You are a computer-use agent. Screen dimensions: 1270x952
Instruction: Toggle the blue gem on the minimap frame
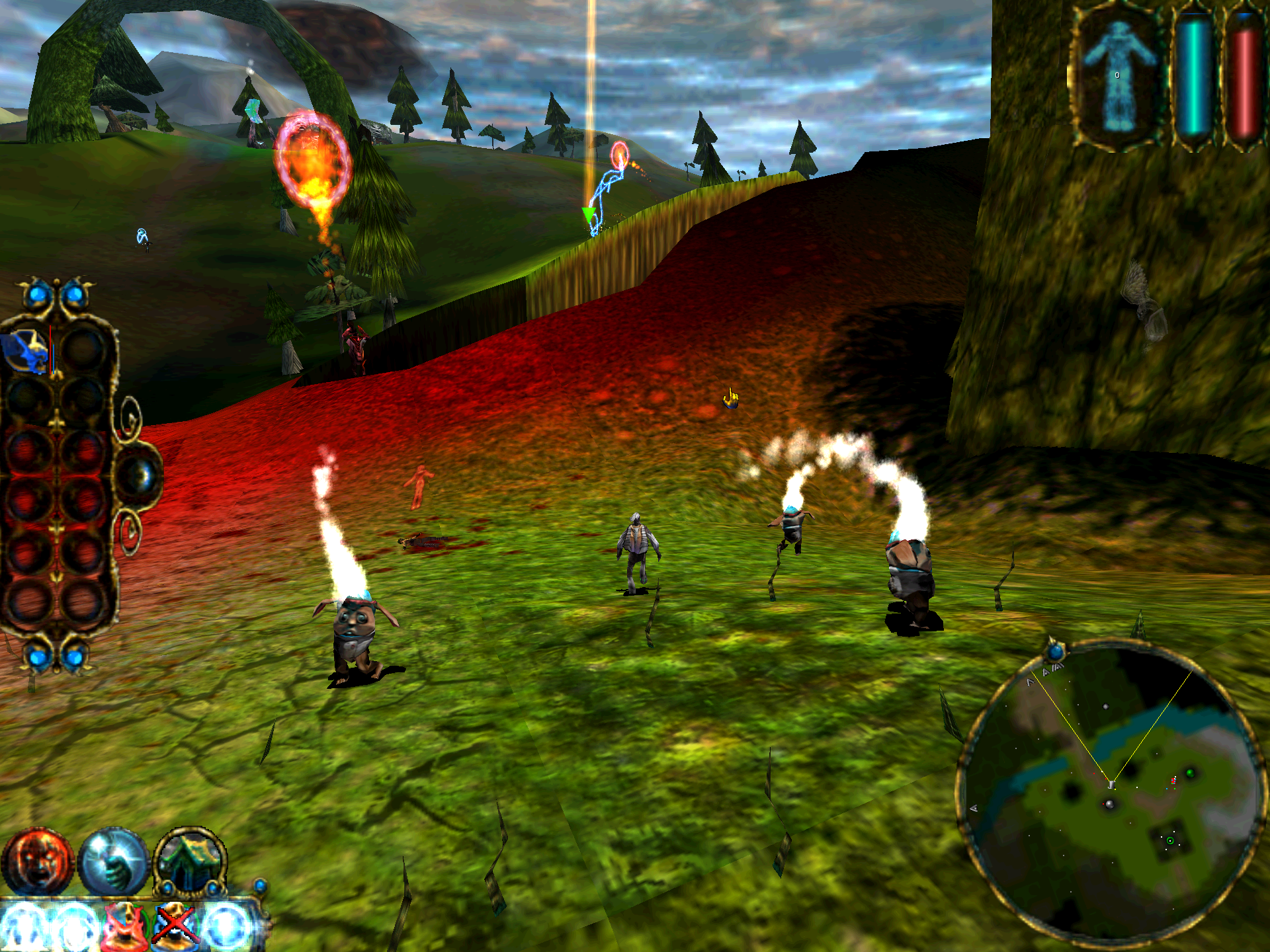pos(1056,652)
